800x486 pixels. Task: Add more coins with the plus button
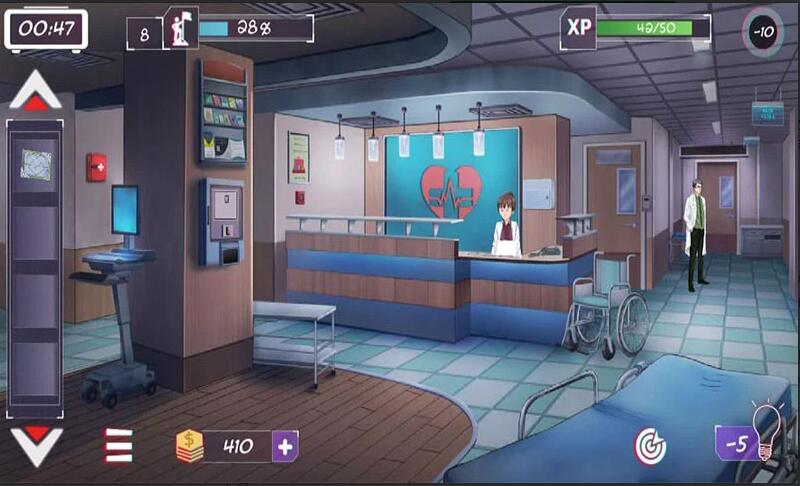285,446
